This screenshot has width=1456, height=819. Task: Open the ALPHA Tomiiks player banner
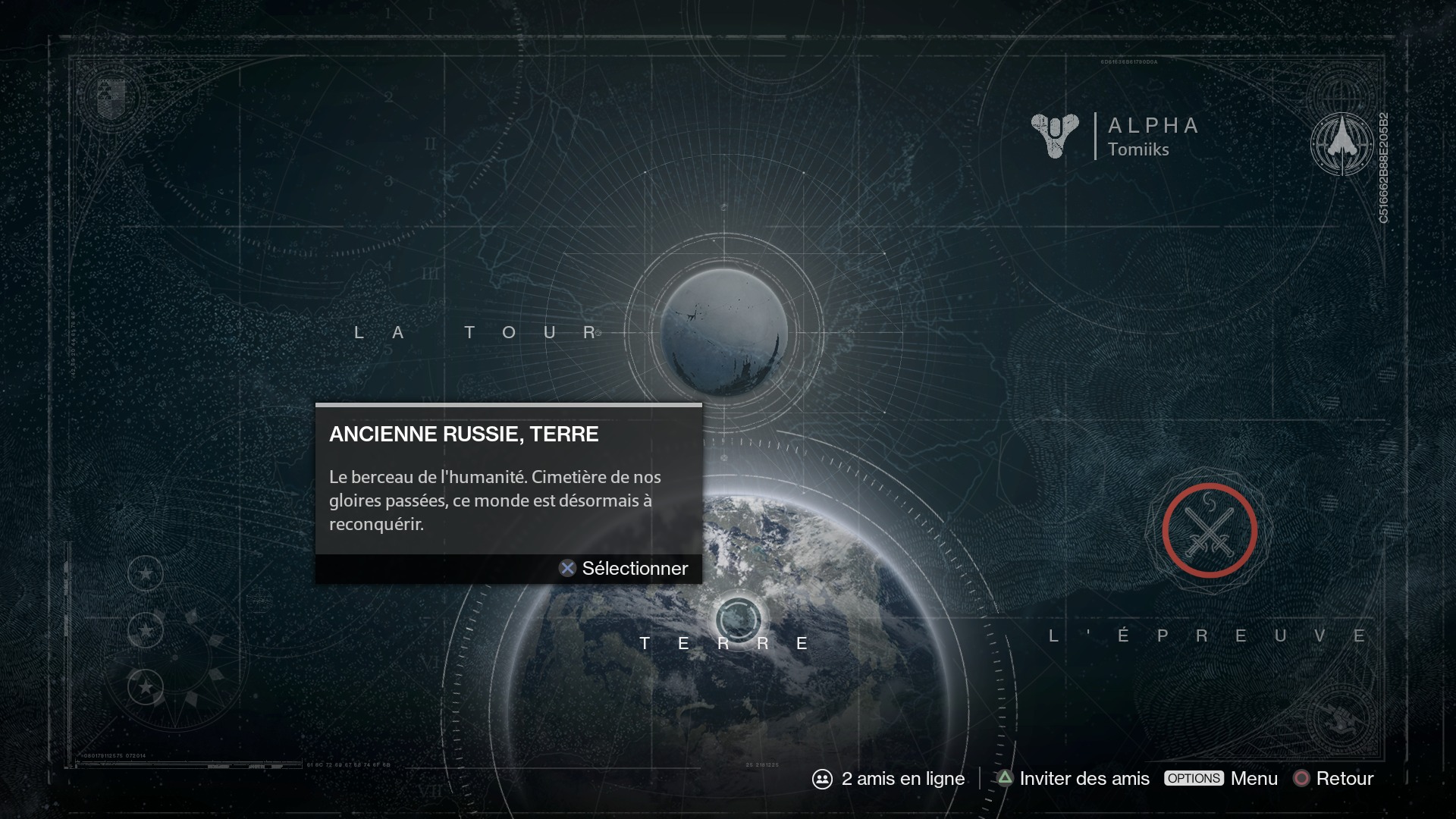click(1116, 136)
